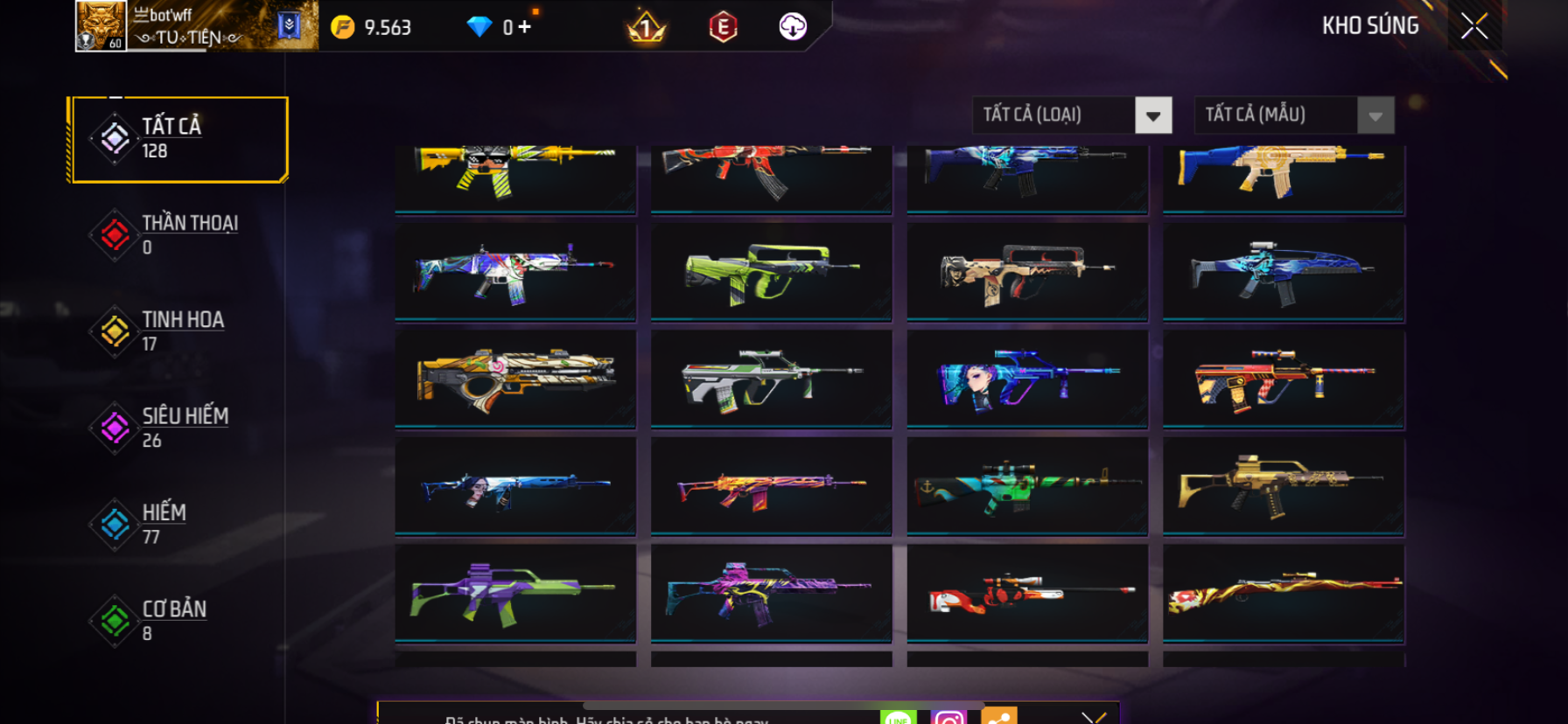Click the red E hexagon badge icon
Image resolution: width=1568 pixels, height=724 pixels.
pyautogui.click(x=723, y=28)
